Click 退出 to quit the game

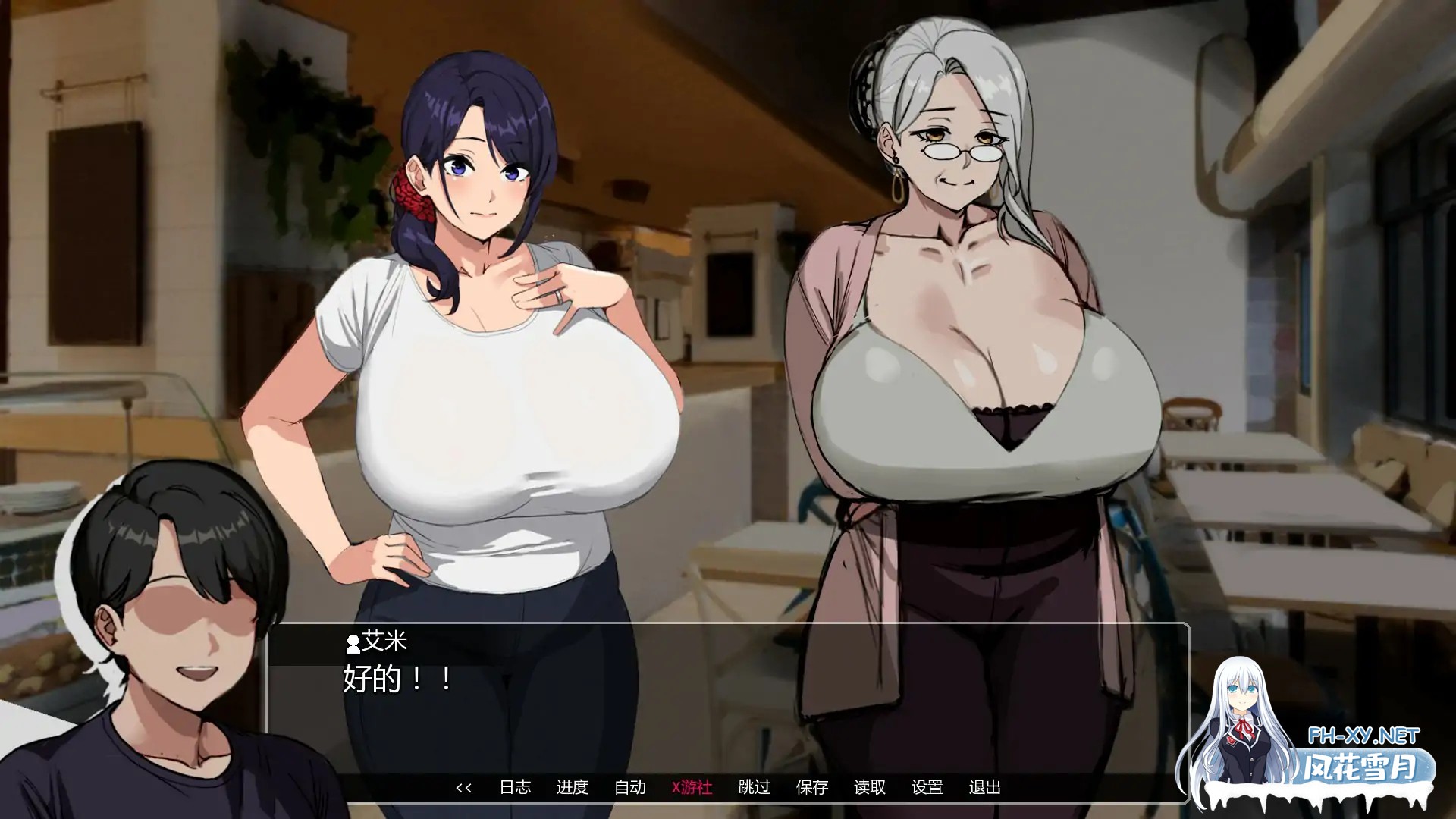pos(984,788)
